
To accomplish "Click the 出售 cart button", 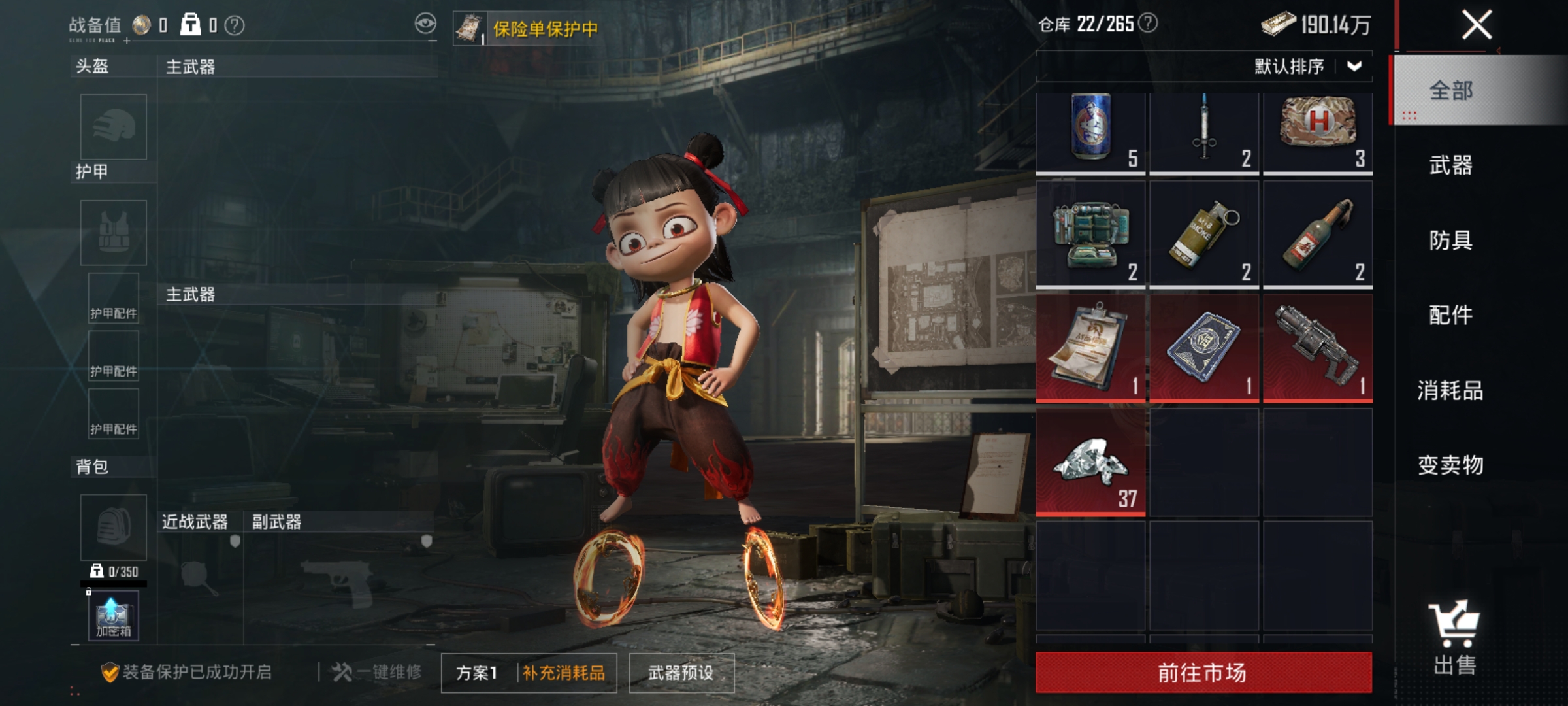I will point(1454,637).
